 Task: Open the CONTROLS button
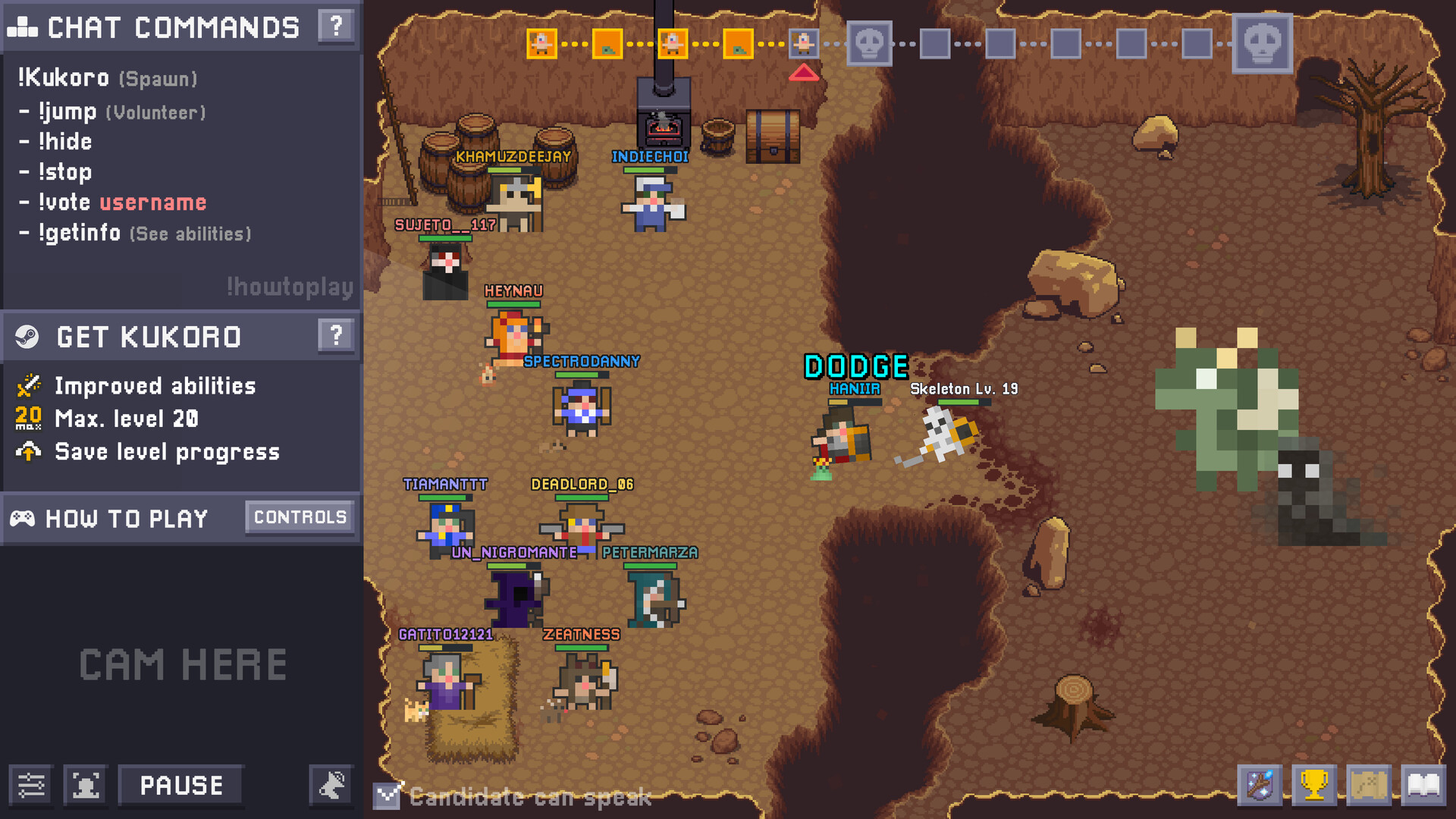click(300, 517)
